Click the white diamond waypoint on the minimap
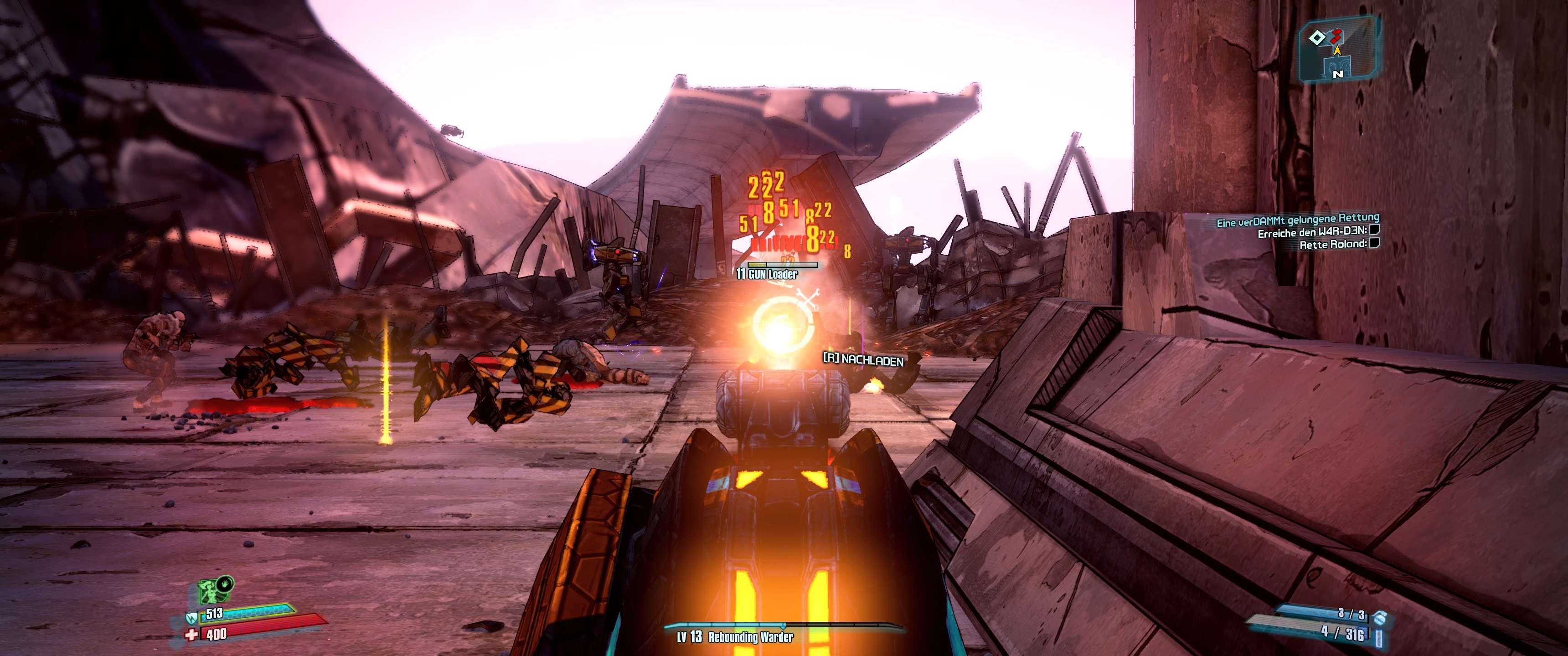 point(1316,38)
